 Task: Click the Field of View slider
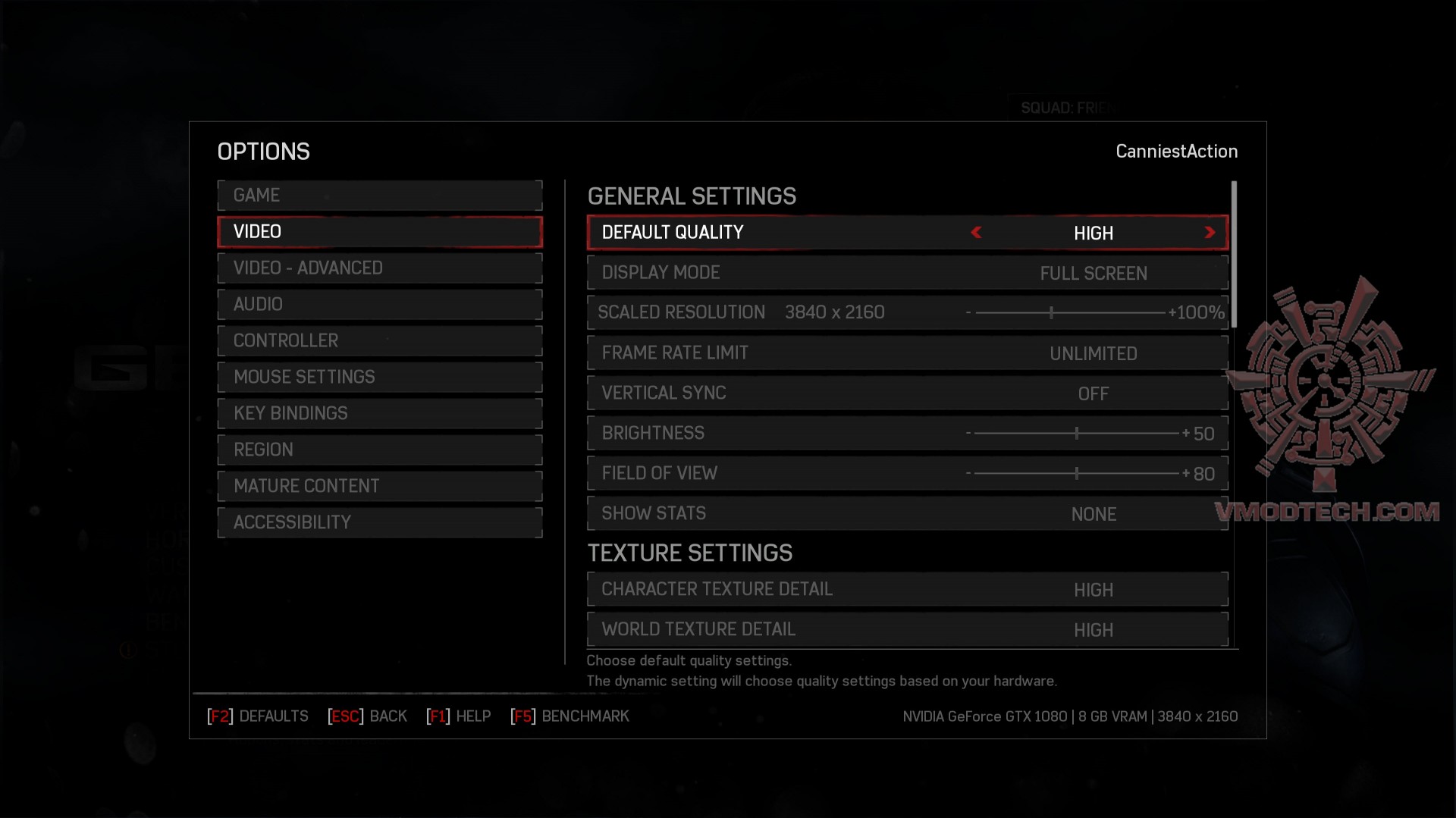point(1076,474)
